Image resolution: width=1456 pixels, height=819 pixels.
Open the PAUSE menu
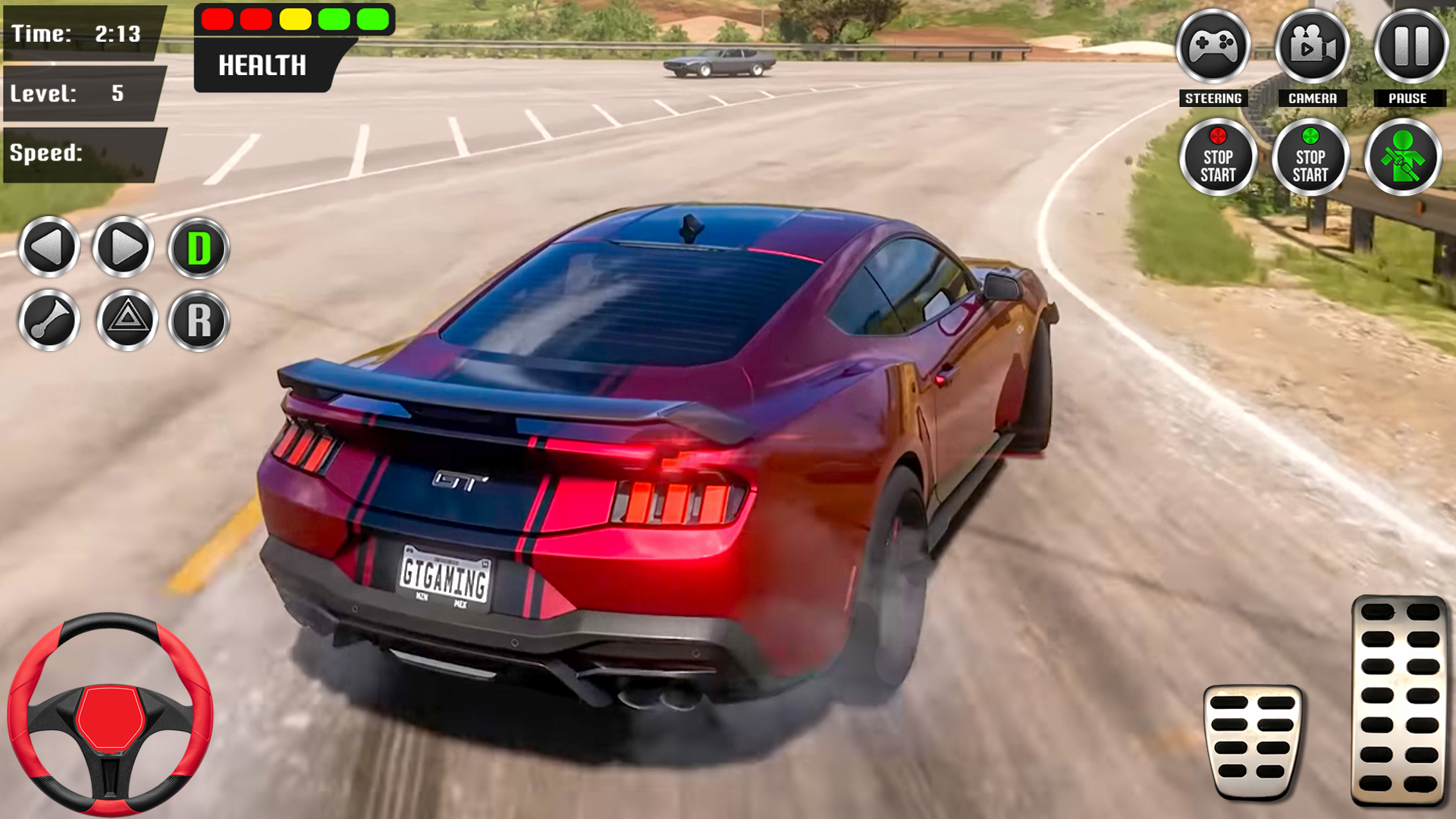(1408, 48)
